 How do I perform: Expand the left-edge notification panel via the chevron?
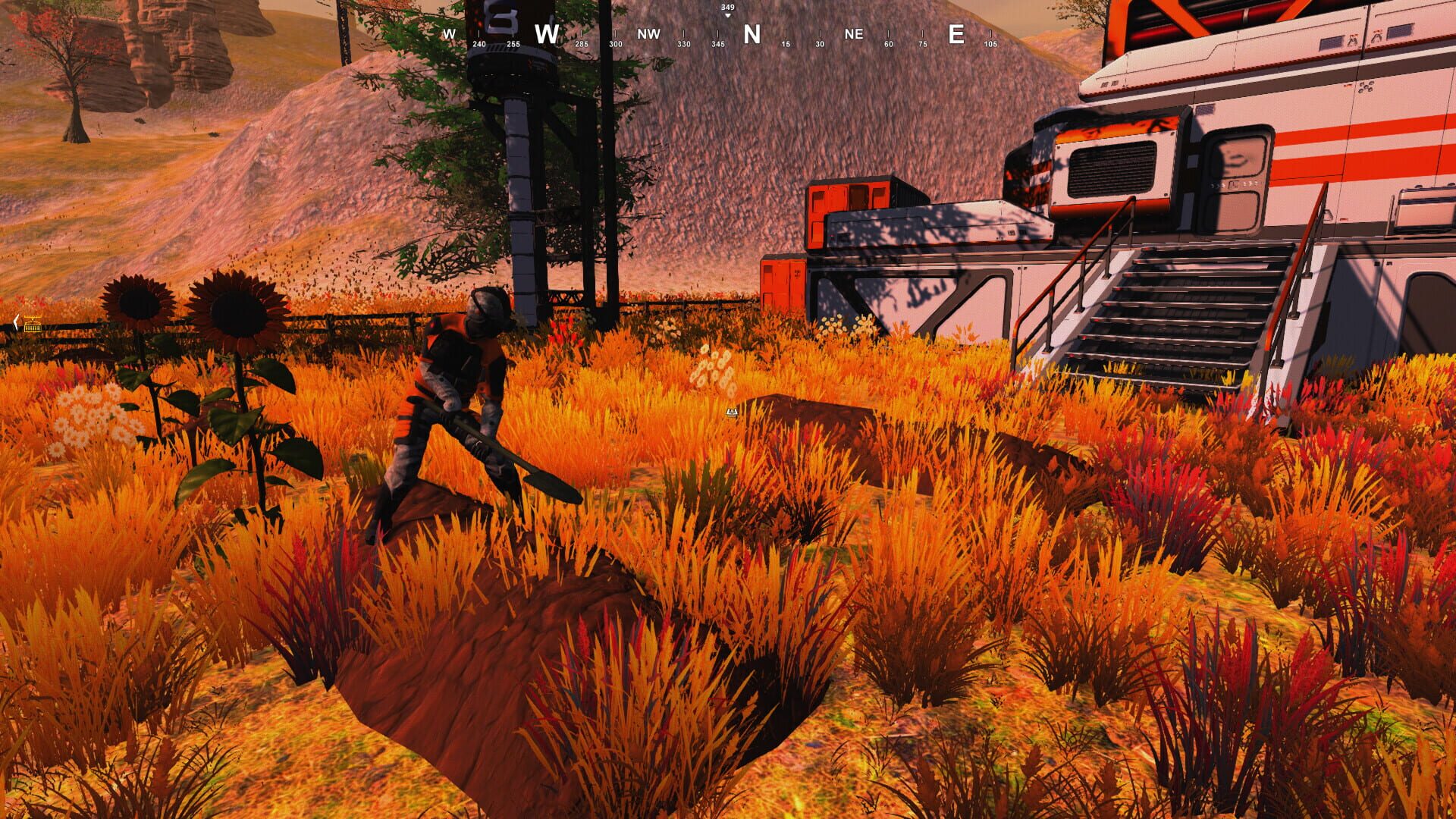click(15, 323)
